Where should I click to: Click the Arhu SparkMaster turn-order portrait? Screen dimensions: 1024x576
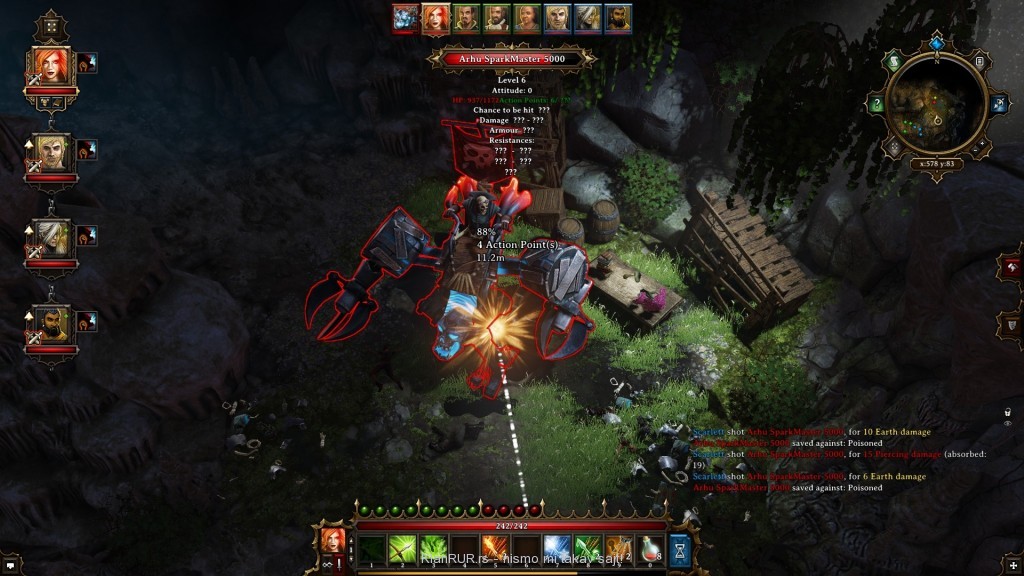[x=405, y=17]
